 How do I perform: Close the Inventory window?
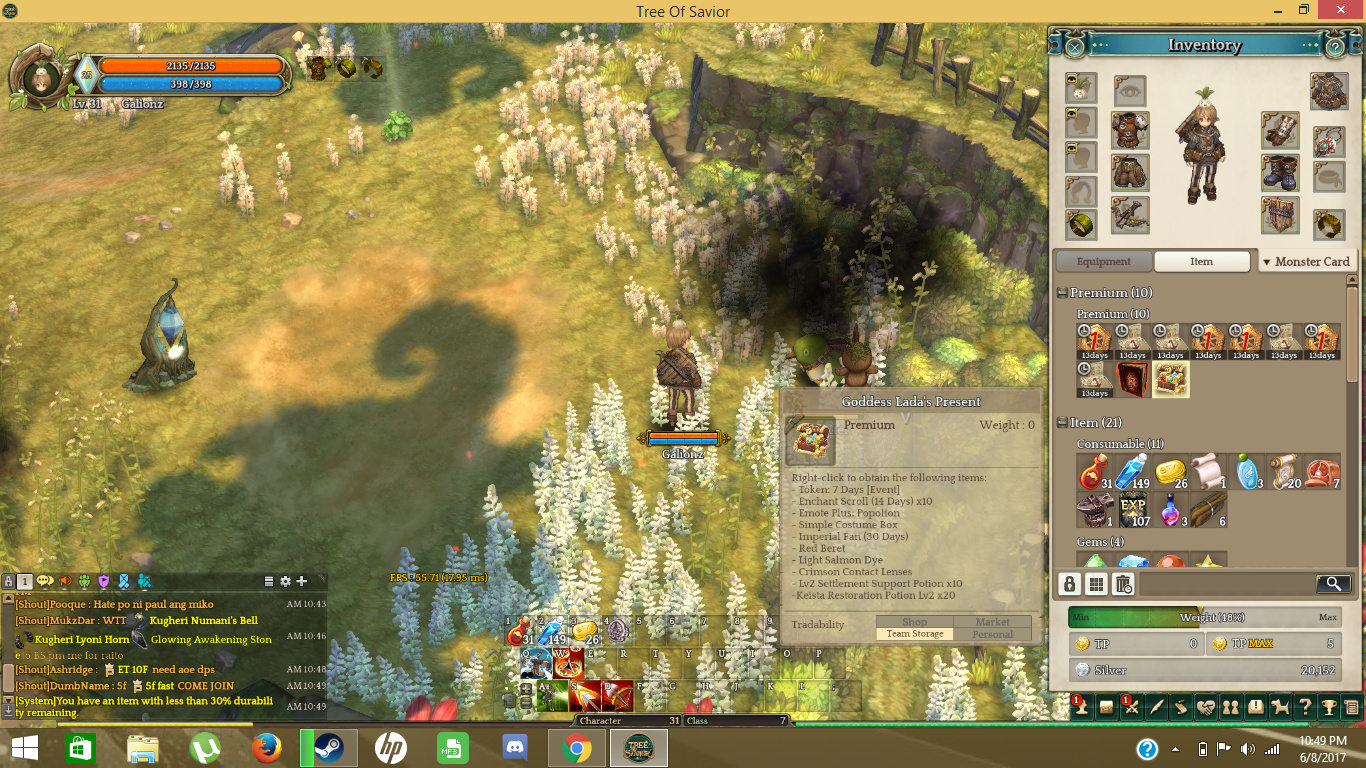(1074, 46)
